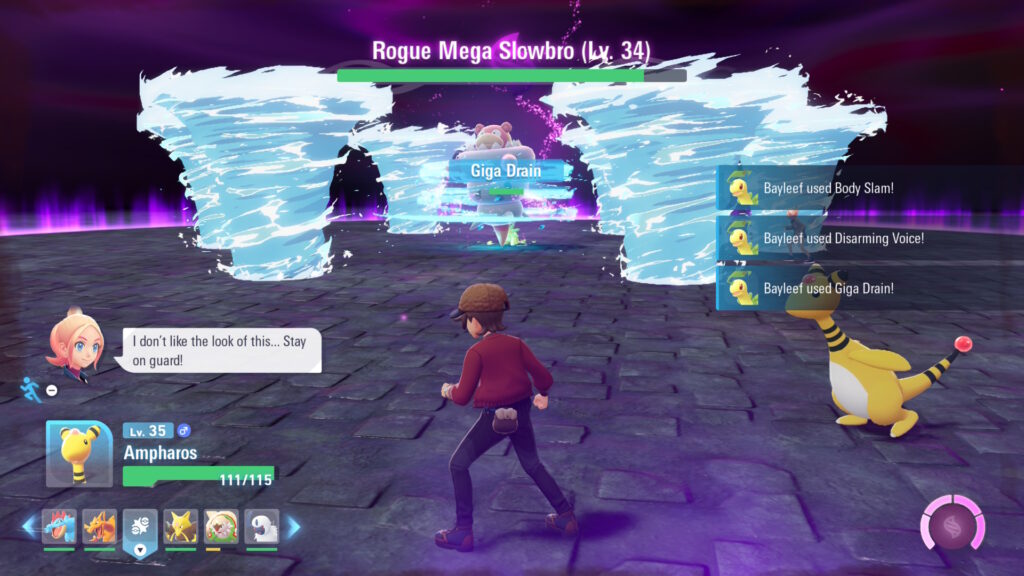Click the left party scroll arrow
This screenshot has height=576, width=1024.
click(x=29, y=526)
